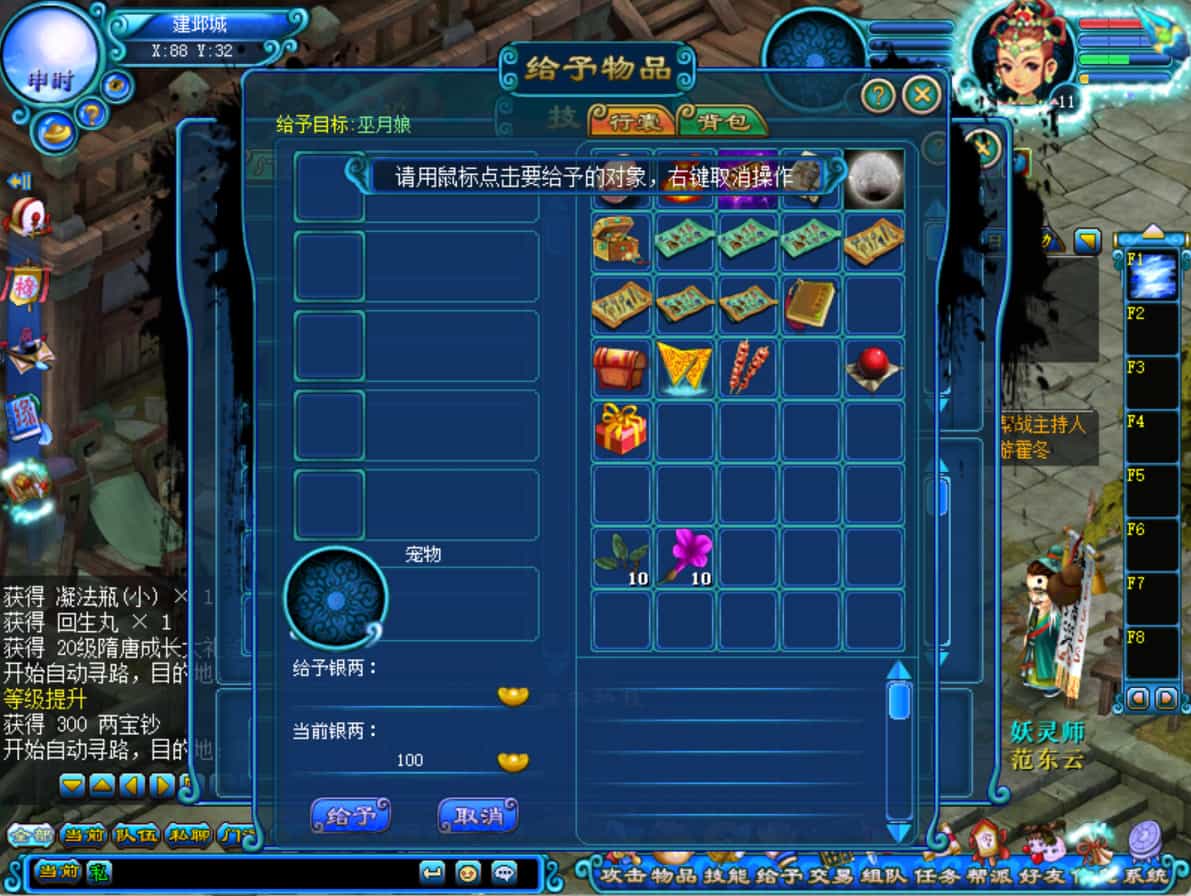Select the meat skewers item
Screen dimensions: 1191x896
coord(747,367)
